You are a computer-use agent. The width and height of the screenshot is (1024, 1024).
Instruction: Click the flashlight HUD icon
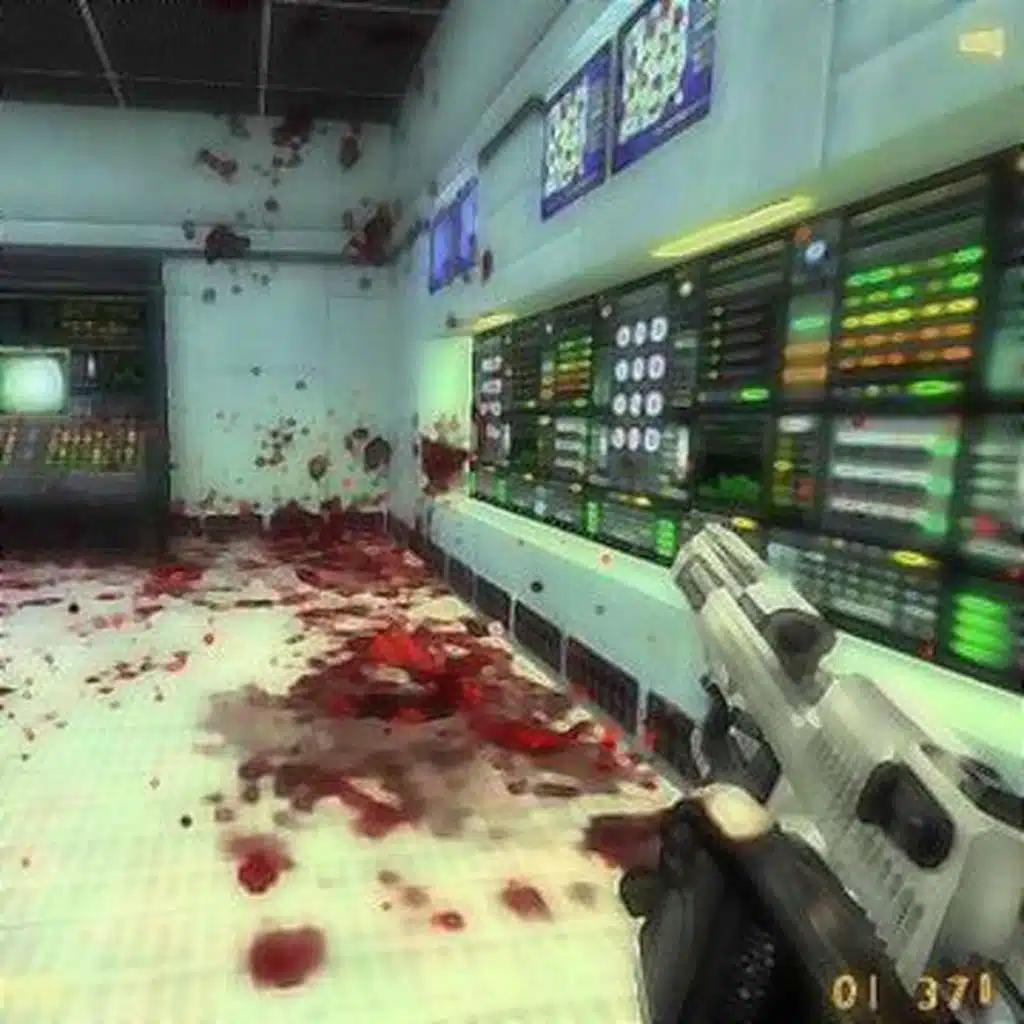(x=980, y=42)
